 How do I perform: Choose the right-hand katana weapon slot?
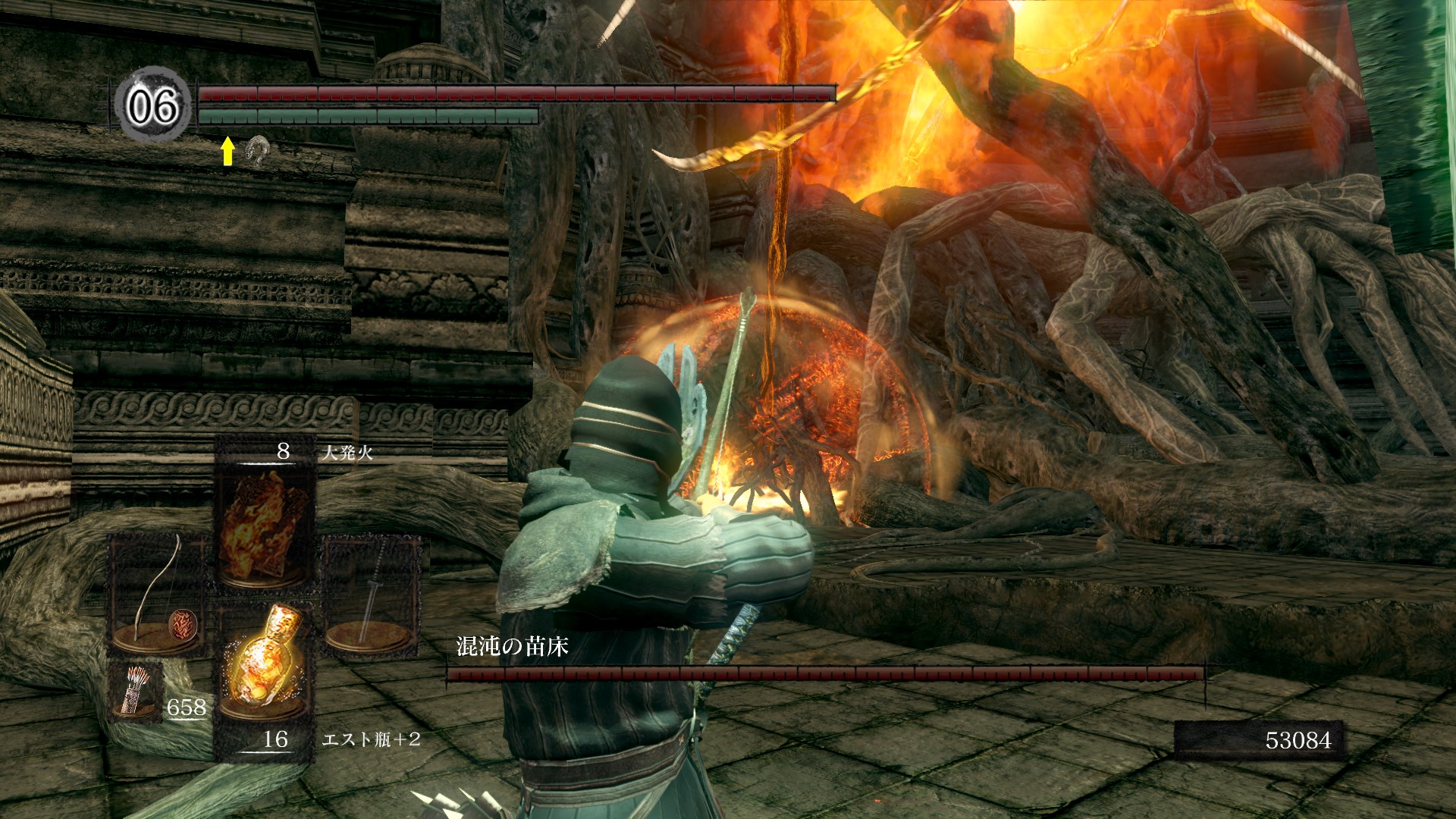pyautogui.click(x=372, y=595)
